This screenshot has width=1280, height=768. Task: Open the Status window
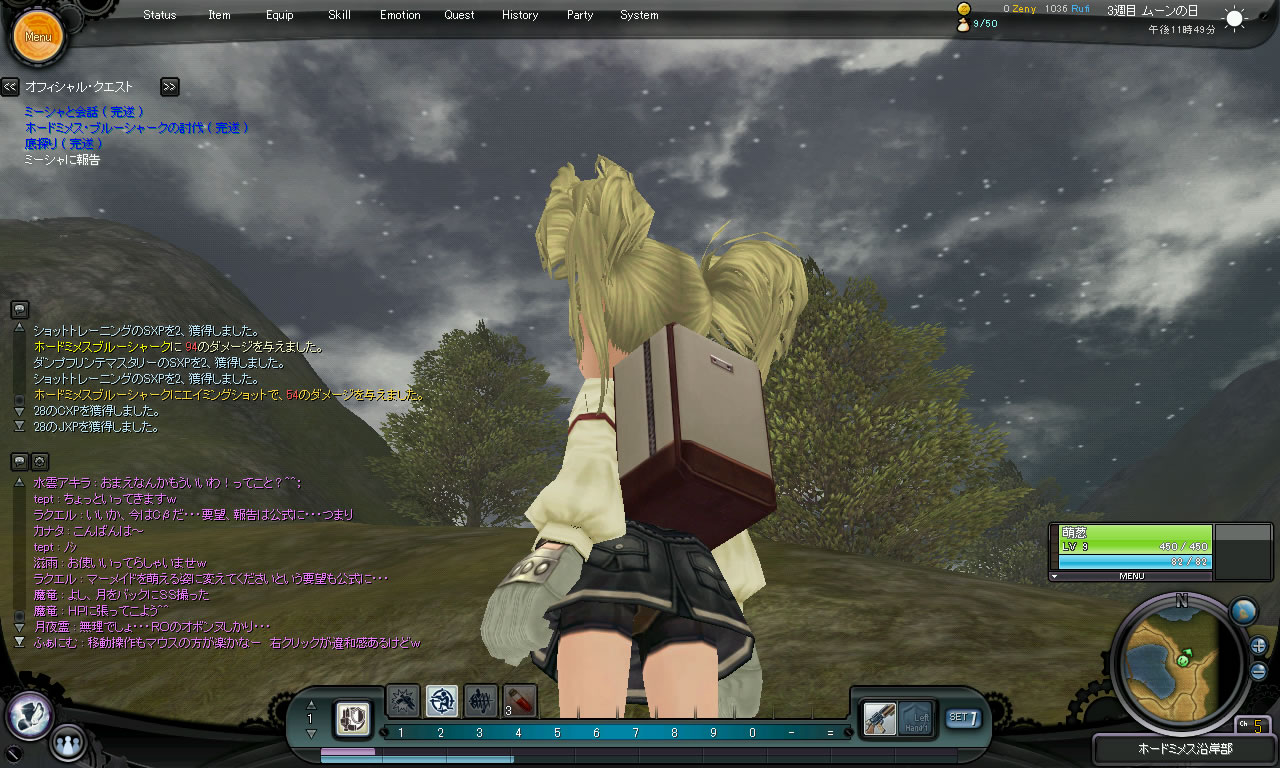click(x=159, y=15)
